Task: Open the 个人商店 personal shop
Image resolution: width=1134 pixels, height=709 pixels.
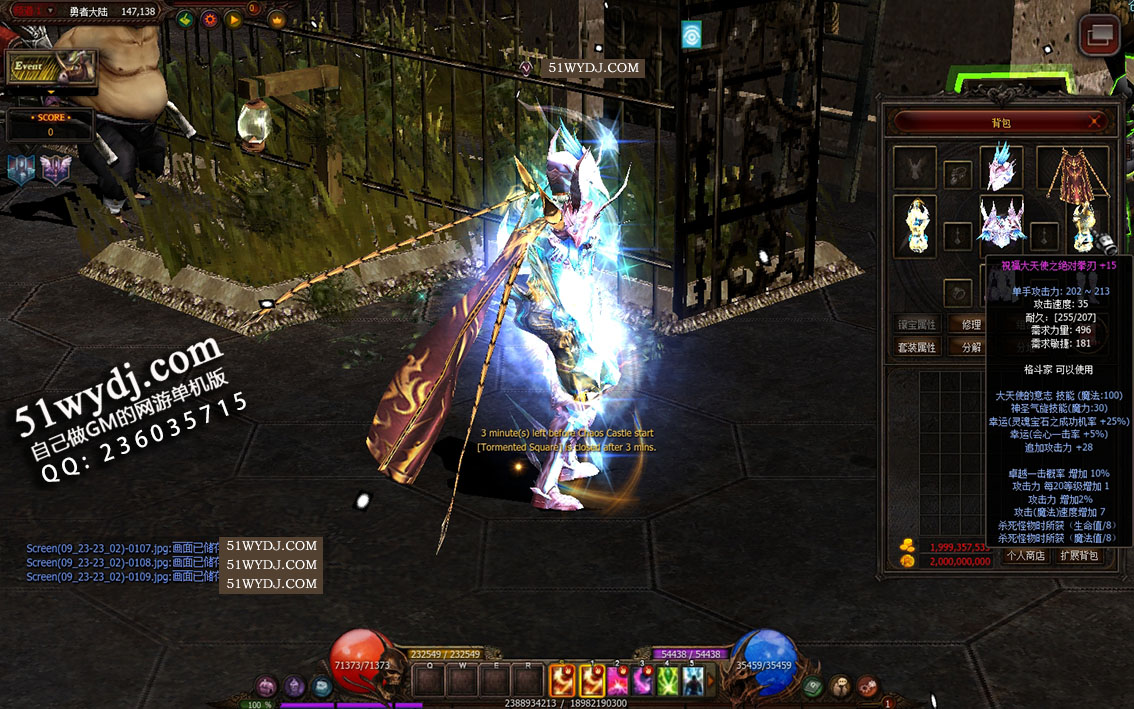Action: tap(1025, 555)
